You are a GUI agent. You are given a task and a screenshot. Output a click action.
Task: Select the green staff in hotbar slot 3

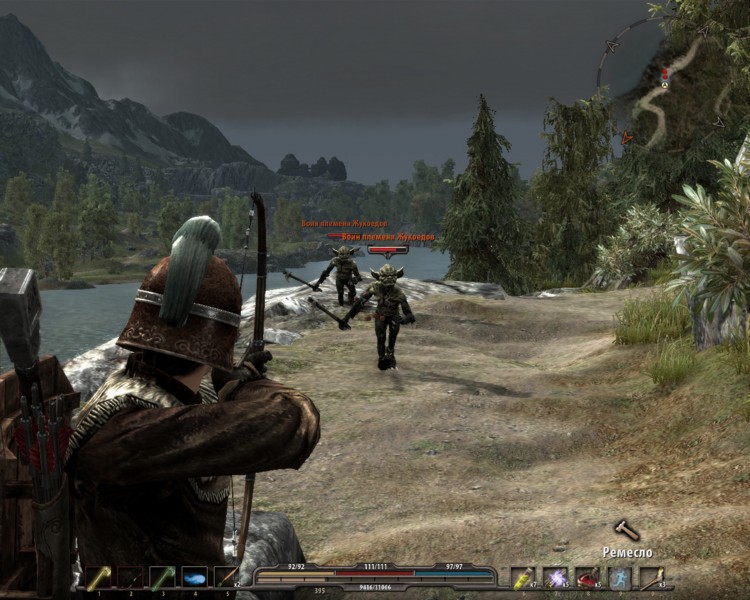pyautogui.click(x=162, y=577)
